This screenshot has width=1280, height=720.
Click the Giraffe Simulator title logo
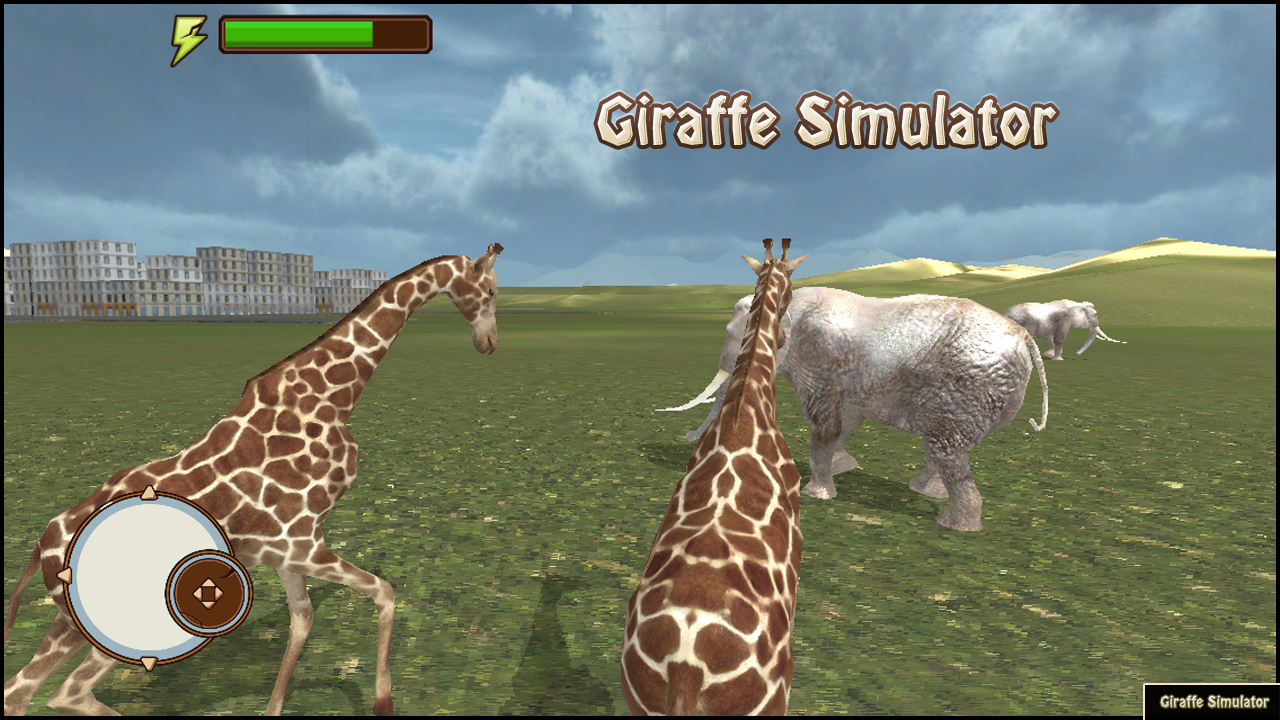point(825,120)
